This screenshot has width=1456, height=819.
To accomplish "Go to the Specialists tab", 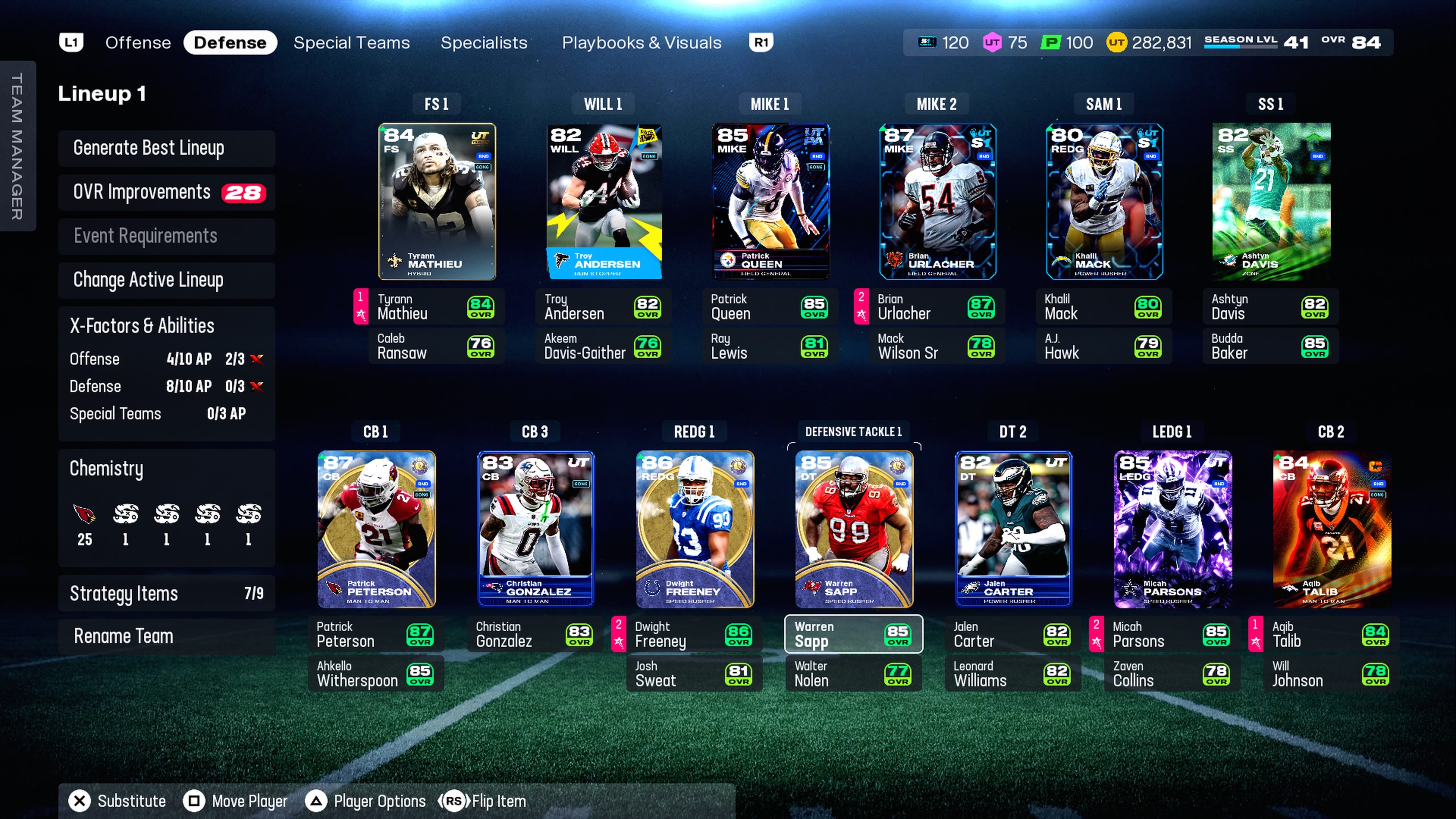I will pyautogui.click(x=484, y=42).
